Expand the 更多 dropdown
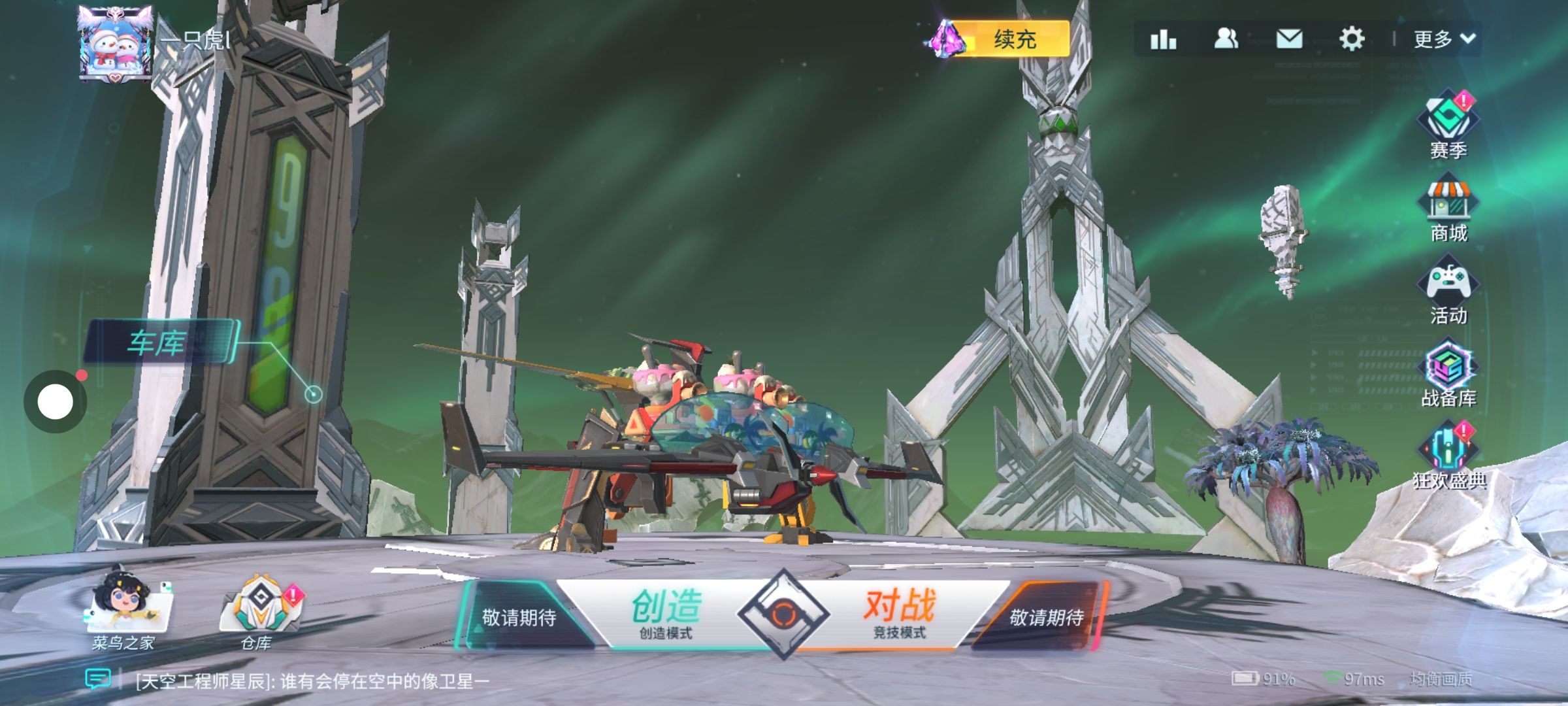Viewport: 1568px width, 706px height. [1444, 39]
